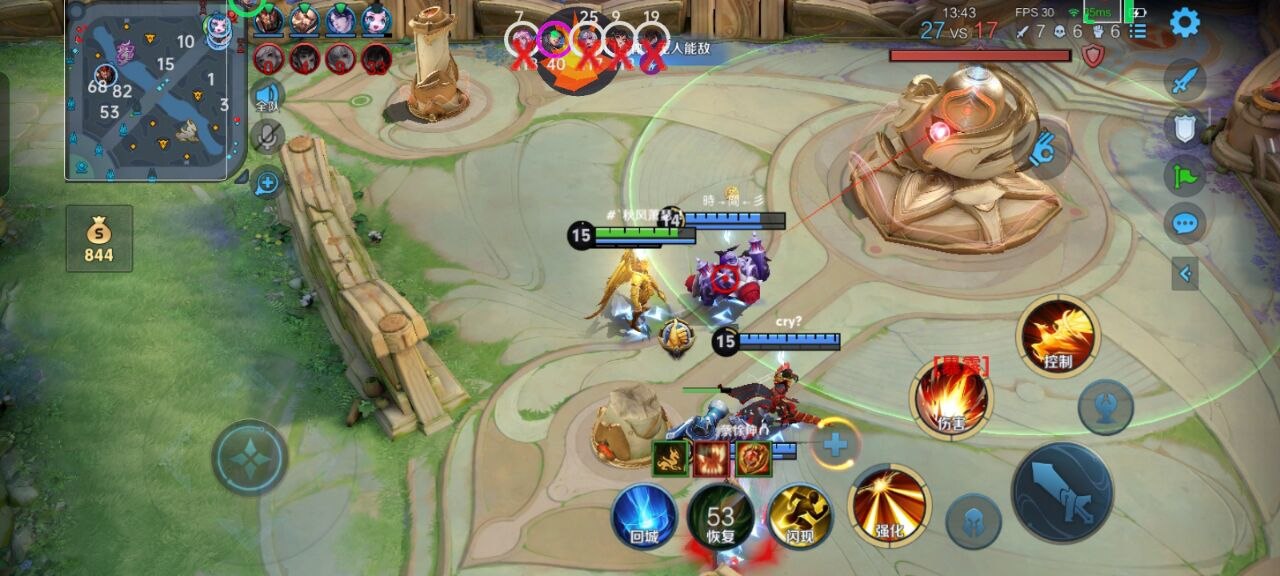Image resolution: width=1280 pixels, height=576 pixels.
Task: Open the settings gear menu
Action: [1185, 22]
